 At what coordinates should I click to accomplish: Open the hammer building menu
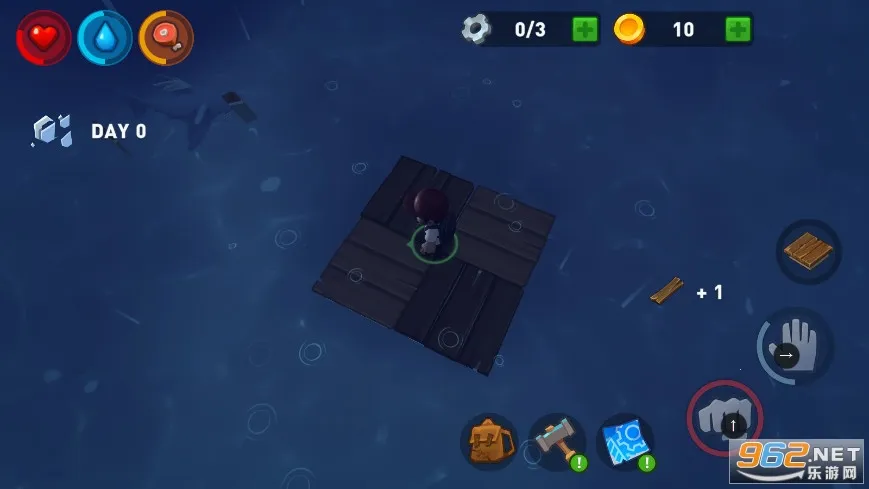[557, 441]
